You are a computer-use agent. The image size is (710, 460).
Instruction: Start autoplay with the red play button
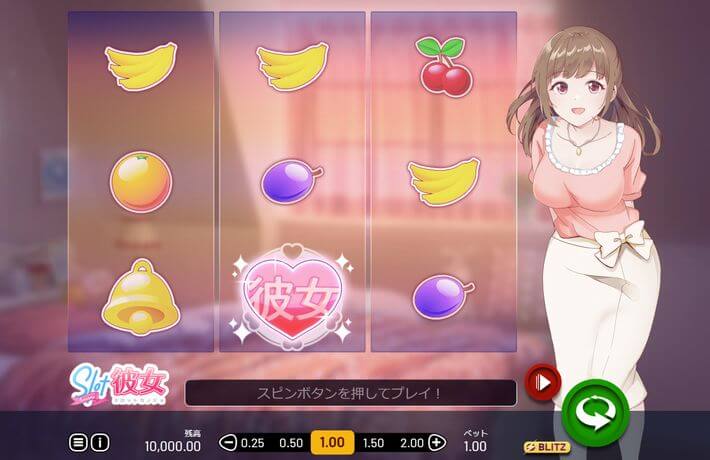[543, 381]
